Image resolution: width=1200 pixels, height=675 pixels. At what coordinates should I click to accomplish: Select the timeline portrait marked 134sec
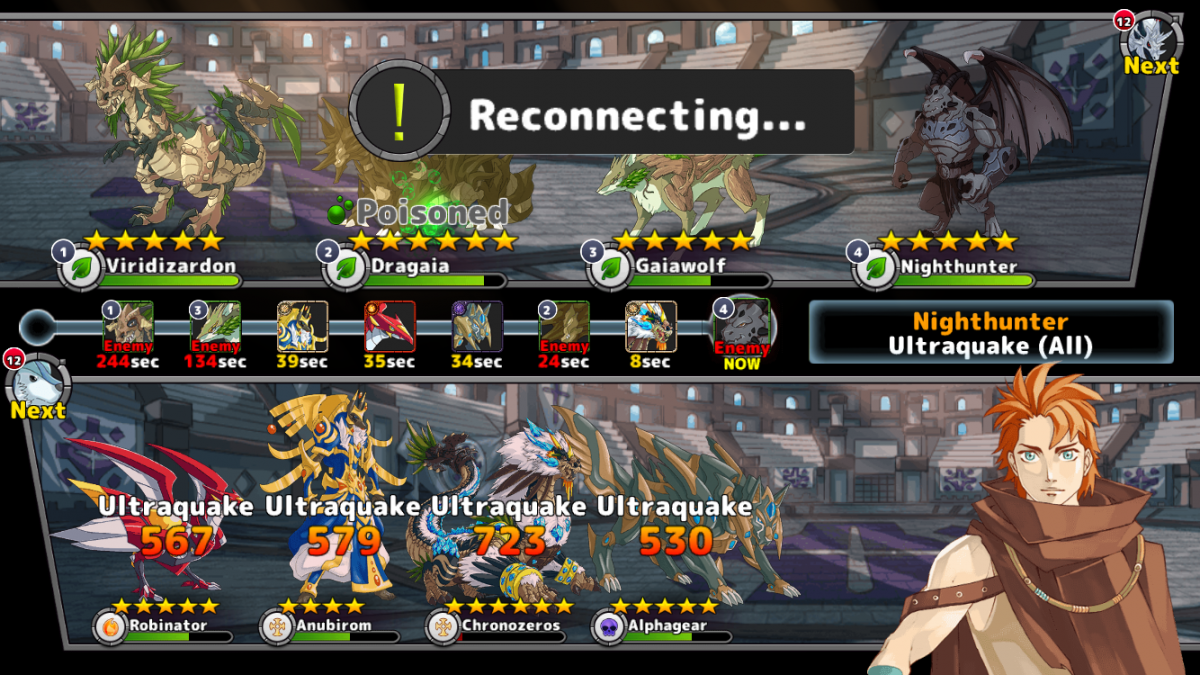[x=215, y=327]
